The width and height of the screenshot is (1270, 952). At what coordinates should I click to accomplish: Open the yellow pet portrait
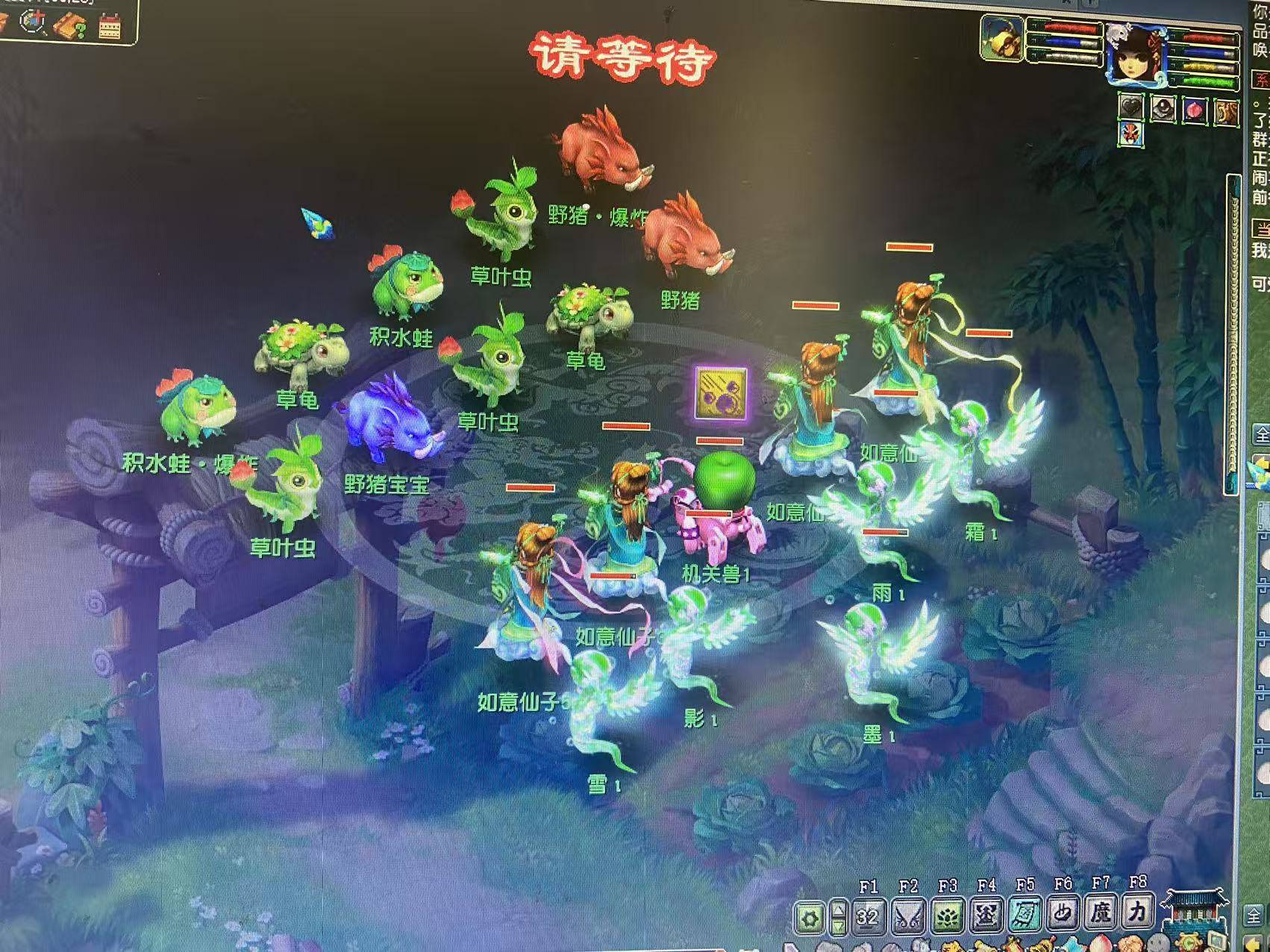(1001, 37)
